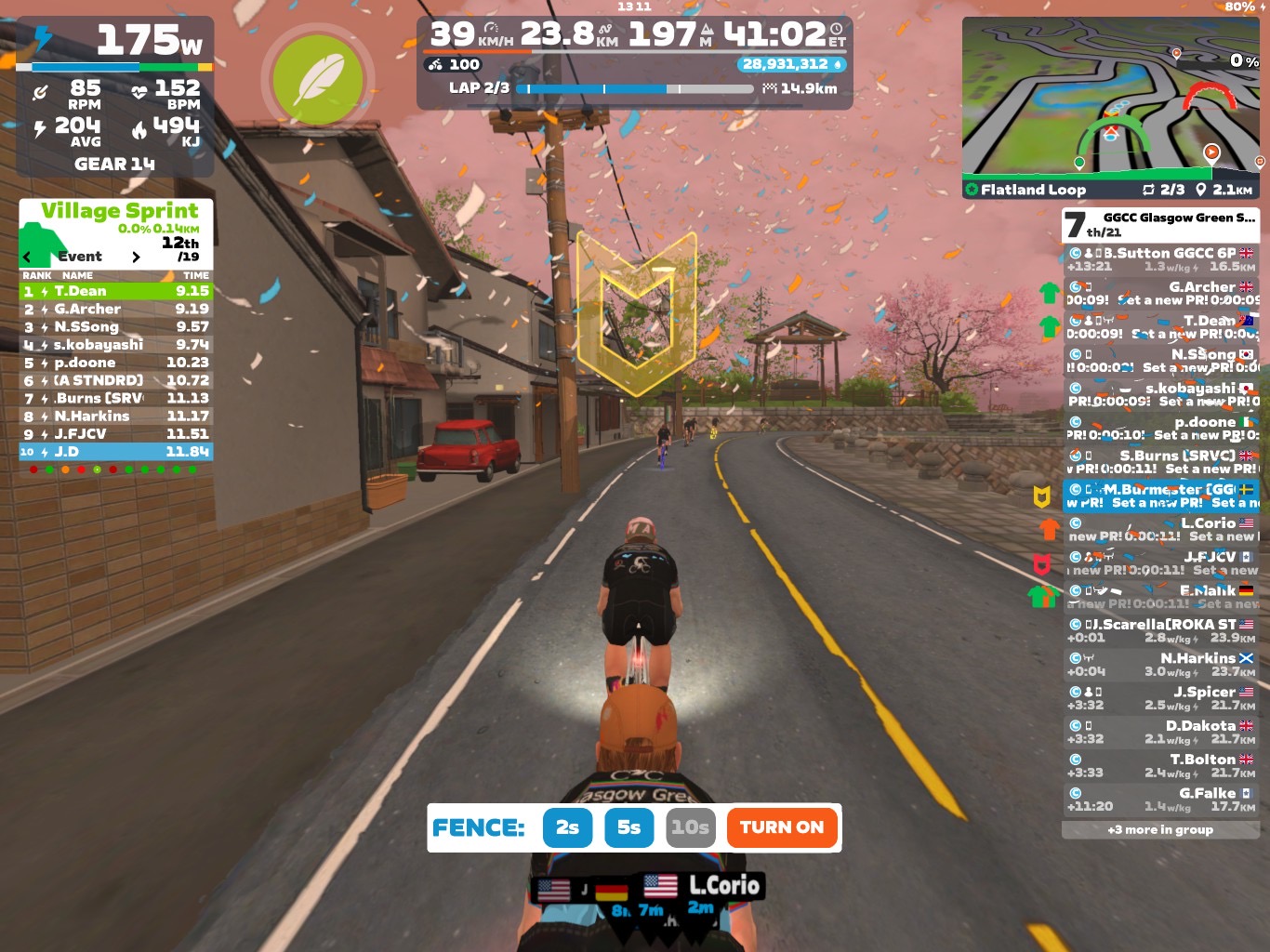Select N.Harkins in nearby riders list
This screenshot has width=1270, height=952.
pyautogui.click(x=1160, y=665)
